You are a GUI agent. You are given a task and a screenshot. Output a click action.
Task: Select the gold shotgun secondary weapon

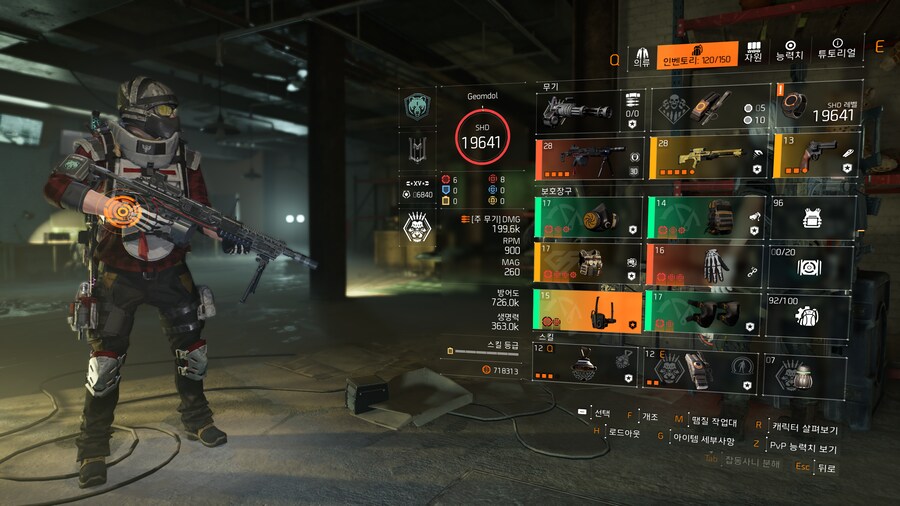click(709, 159)
